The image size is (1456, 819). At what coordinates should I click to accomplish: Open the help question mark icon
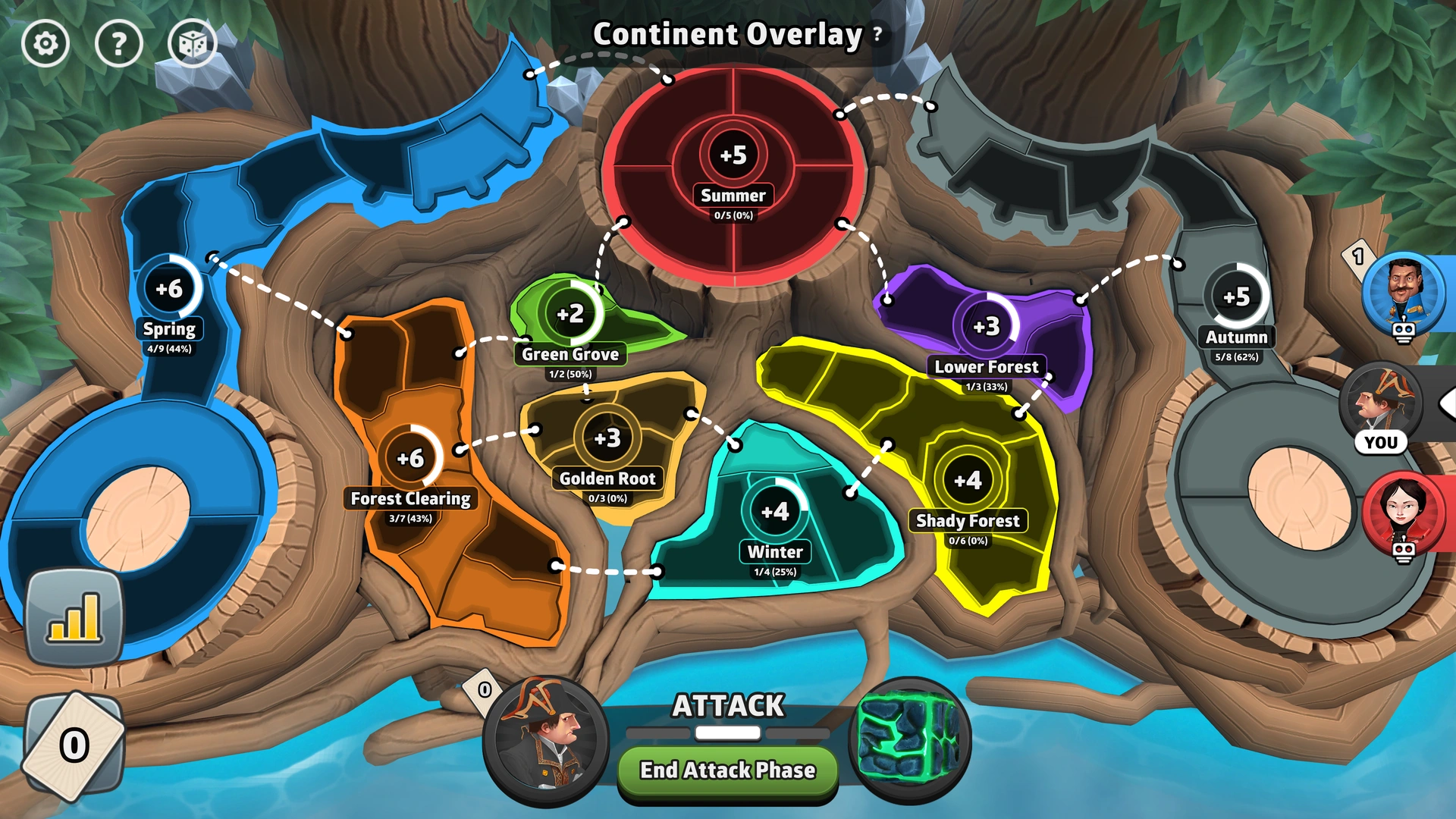(118, 43)
